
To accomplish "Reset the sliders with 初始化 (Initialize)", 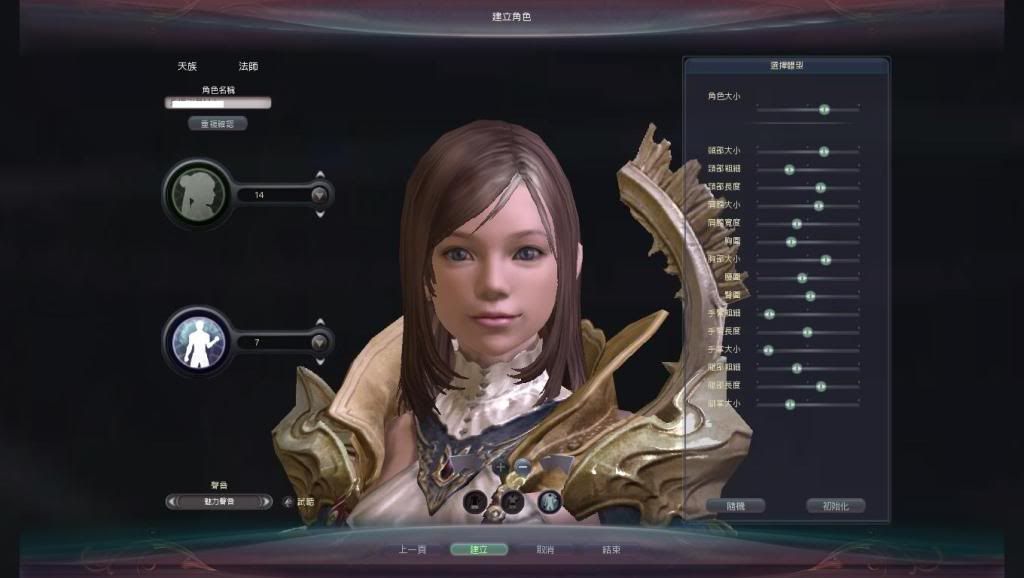I will (835, 506).
